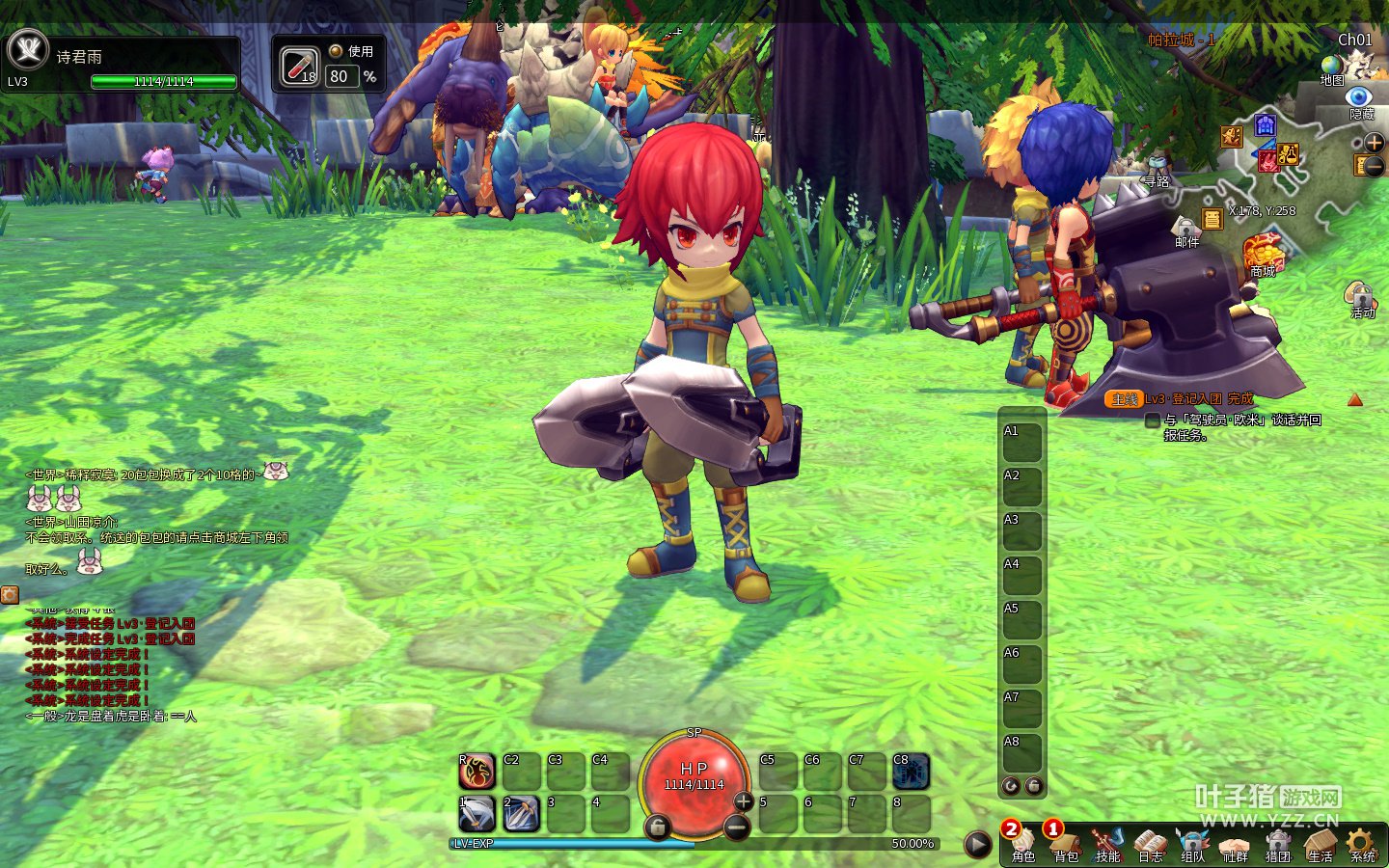1389x868 pixels.
Task: Activate the skill in hotbar slot 1
Action: coord(477,814)
